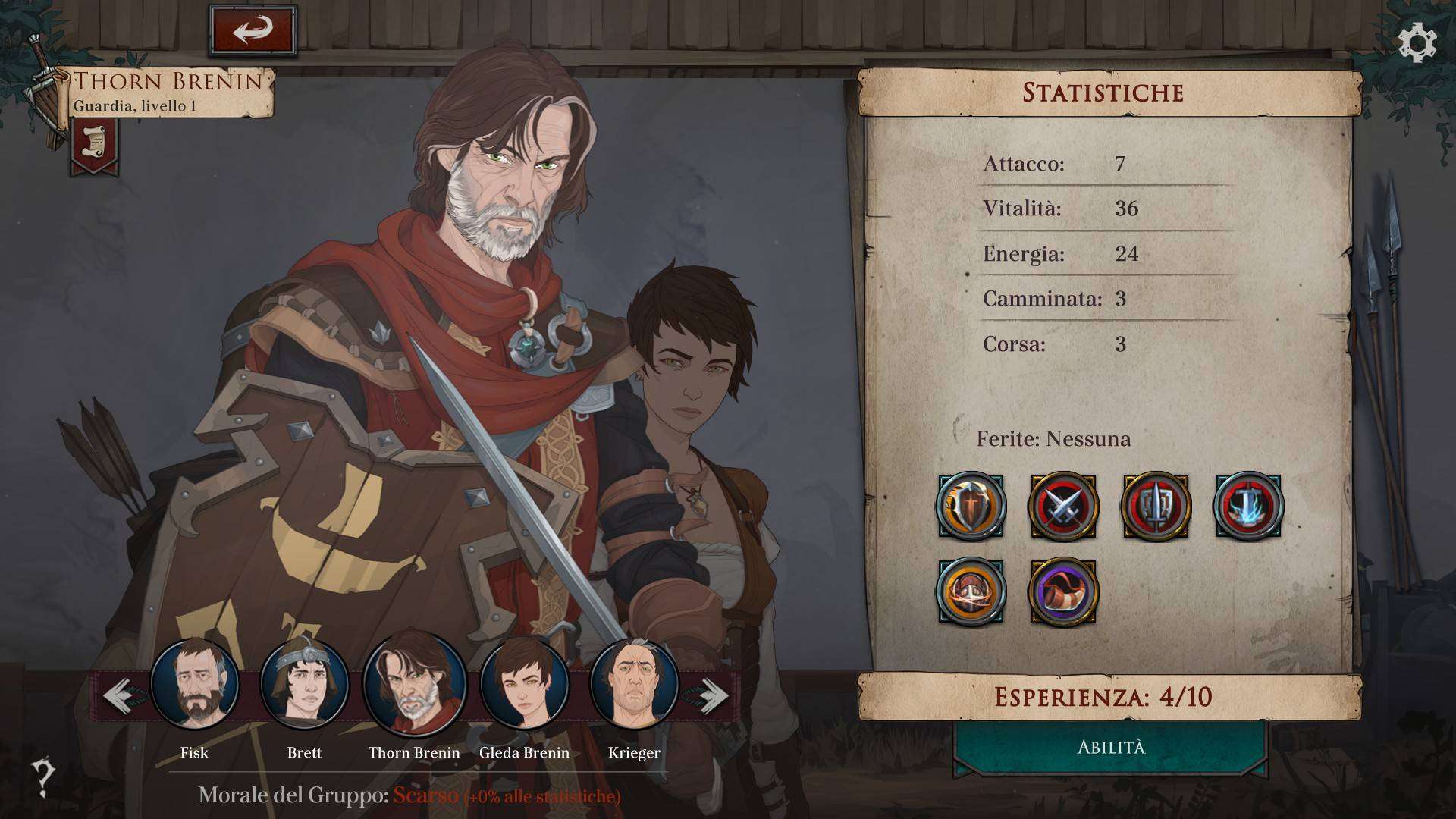
Task: Open the question mark help
Action: [43, 777]
